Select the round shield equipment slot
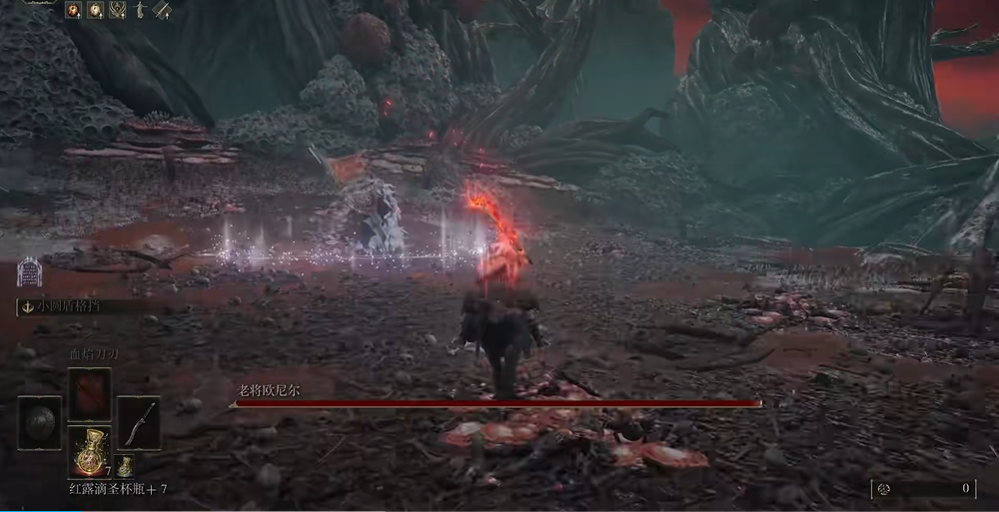This screenshot has width=999, height=512. 39,421
